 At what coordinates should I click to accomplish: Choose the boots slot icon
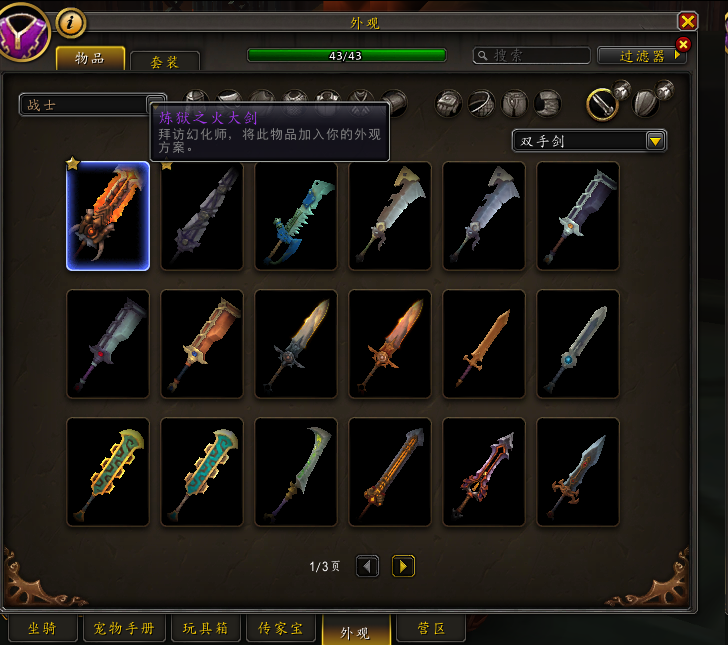pyautogui.click(x=548, y=103)
